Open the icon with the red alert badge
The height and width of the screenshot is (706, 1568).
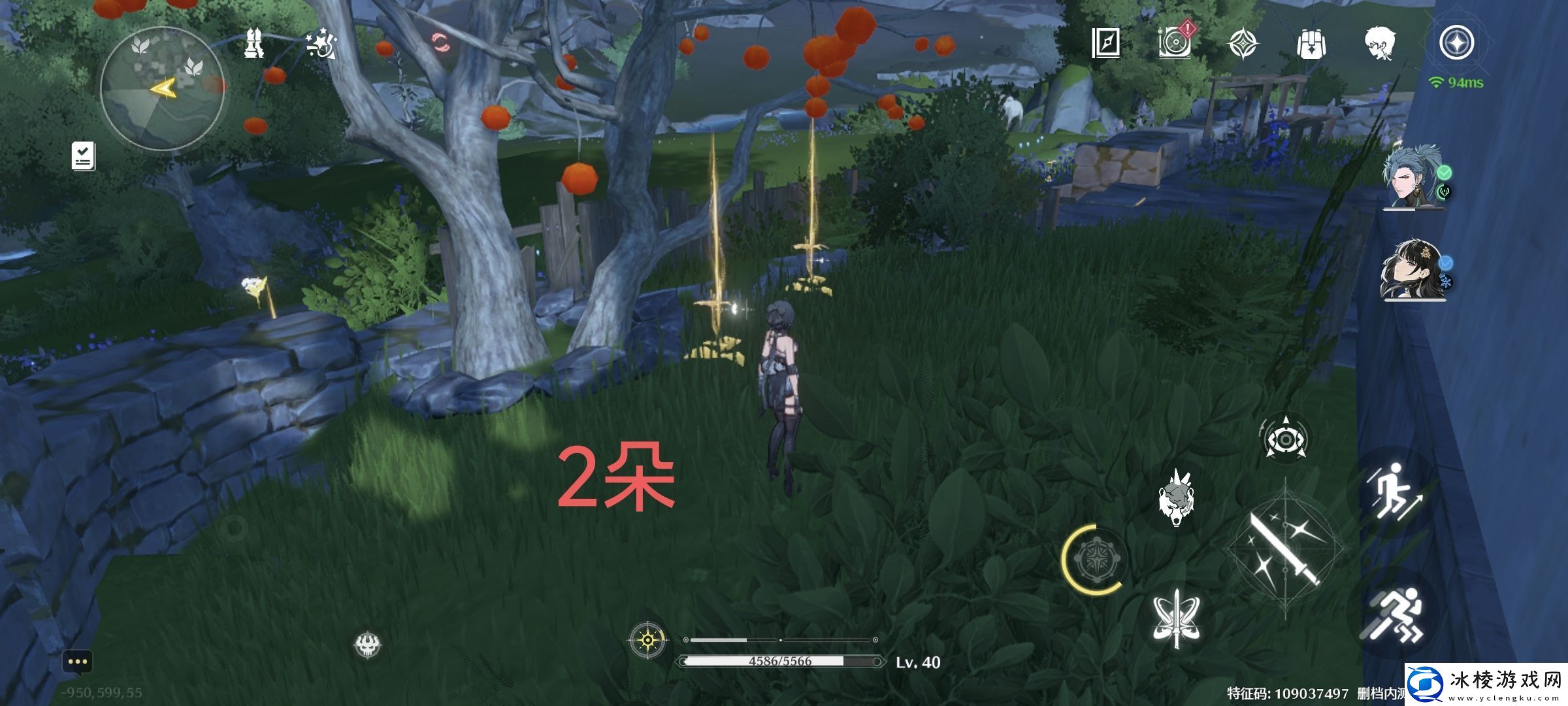[1175, 42]
